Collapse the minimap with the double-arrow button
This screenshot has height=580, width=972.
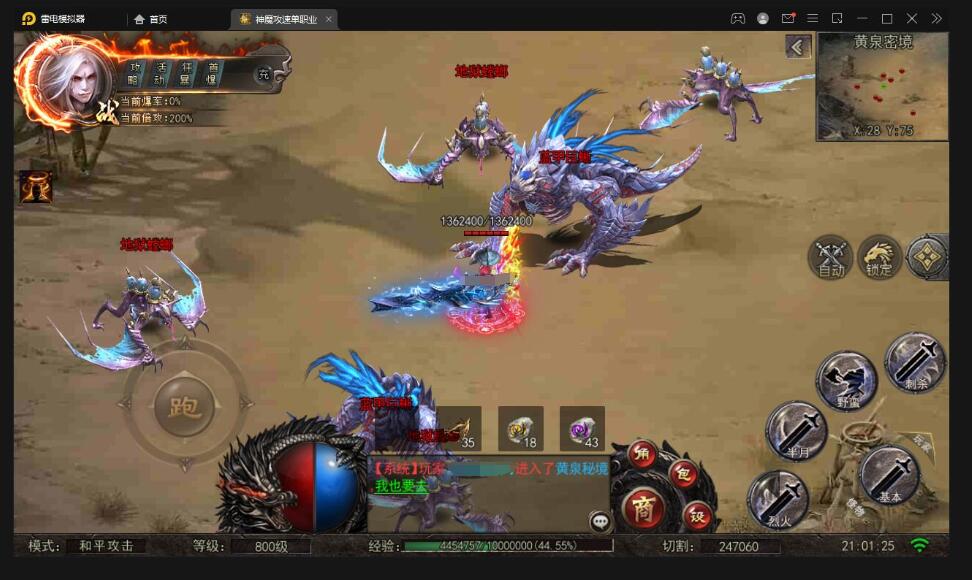797,47
